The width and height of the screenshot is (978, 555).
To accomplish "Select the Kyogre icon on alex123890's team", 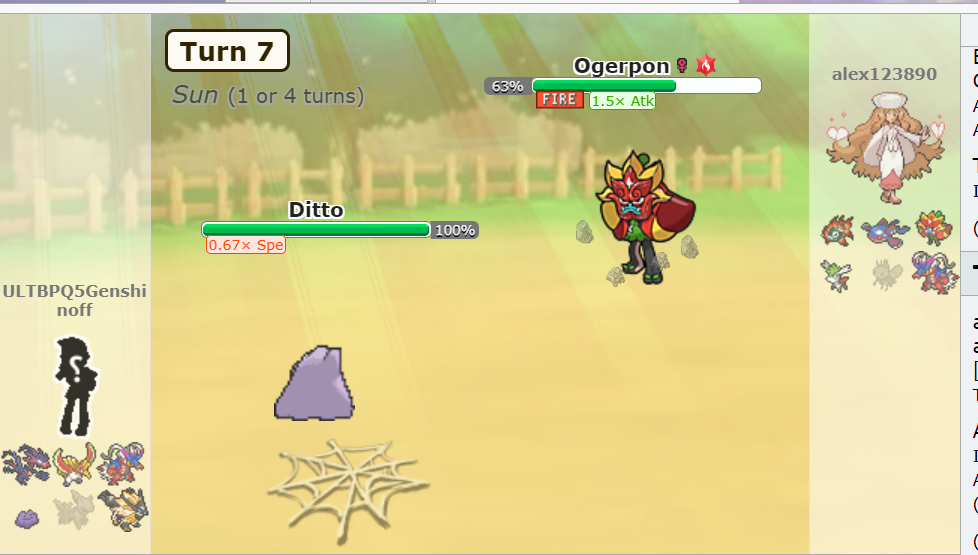I will point(886,231).
